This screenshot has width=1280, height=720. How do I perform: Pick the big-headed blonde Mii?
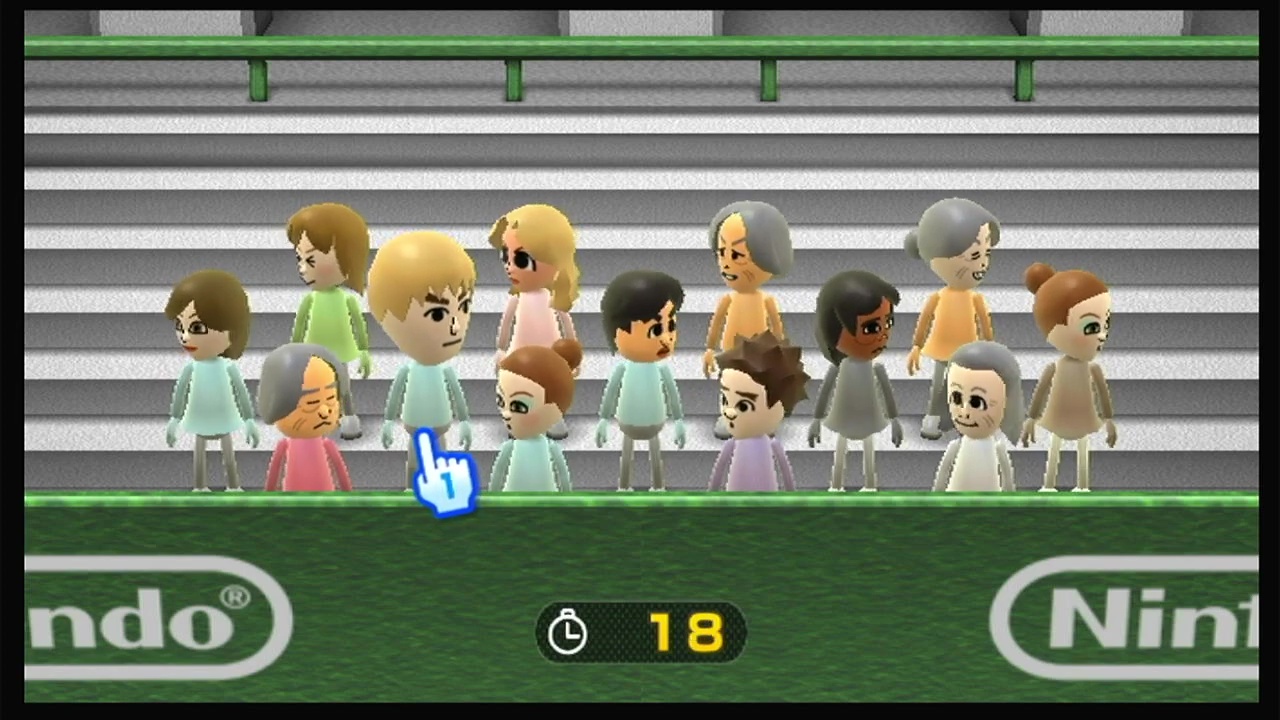(423, 320)
